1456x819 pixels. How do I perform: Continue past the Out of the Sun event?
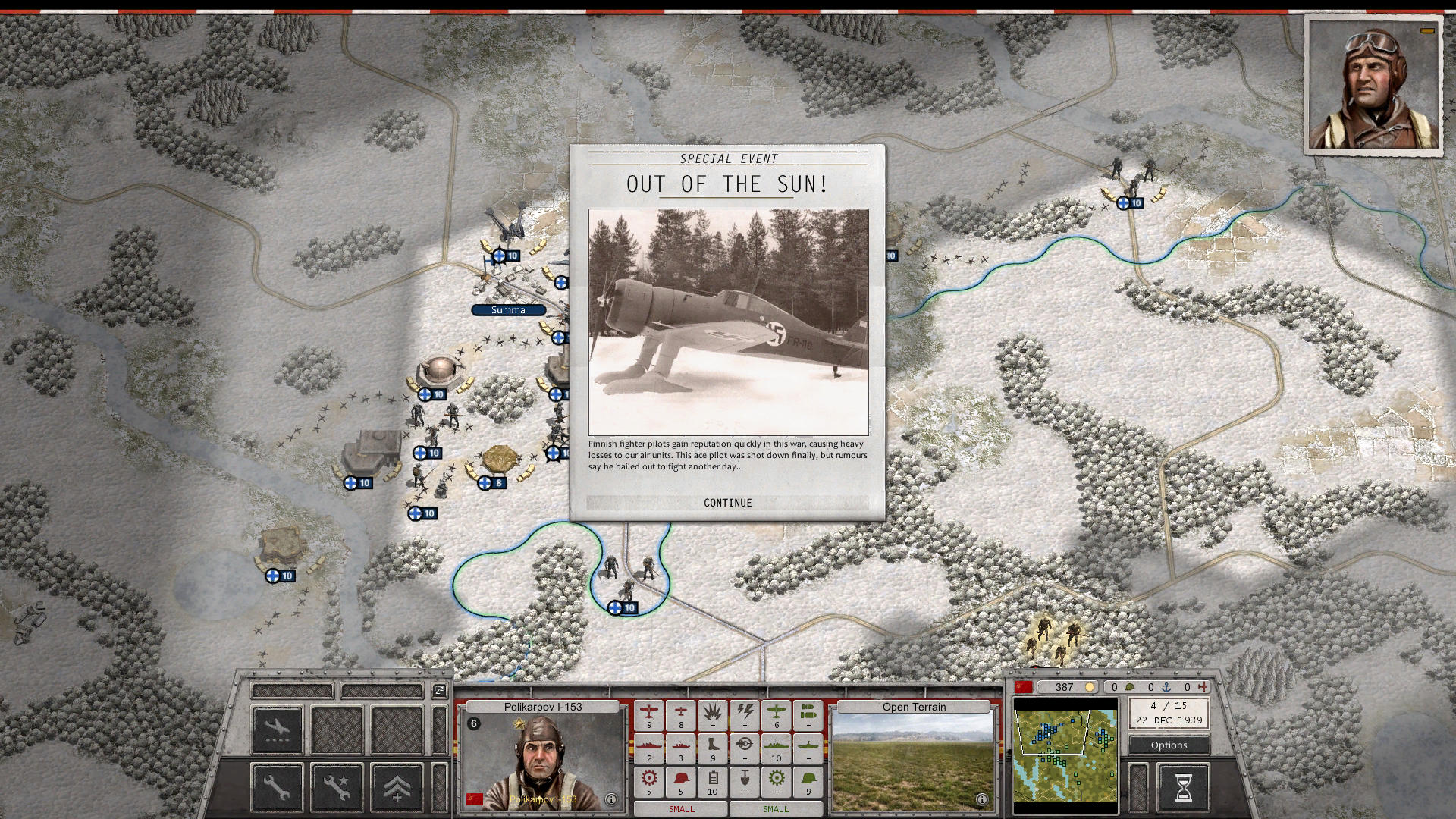[x=727, y=503]
